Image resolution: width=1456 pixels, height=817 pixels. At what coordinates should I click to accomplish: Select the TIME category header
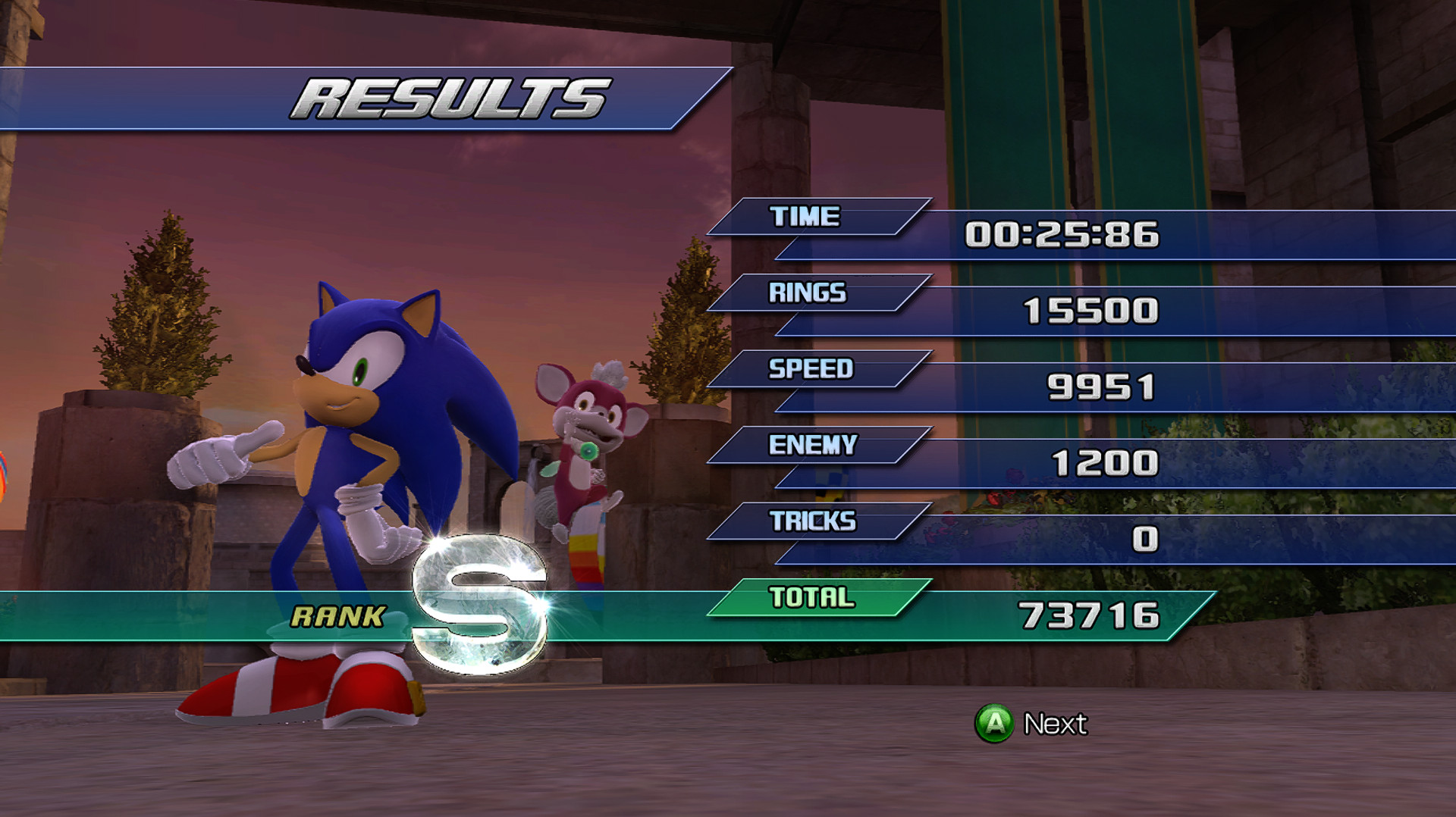806,216
